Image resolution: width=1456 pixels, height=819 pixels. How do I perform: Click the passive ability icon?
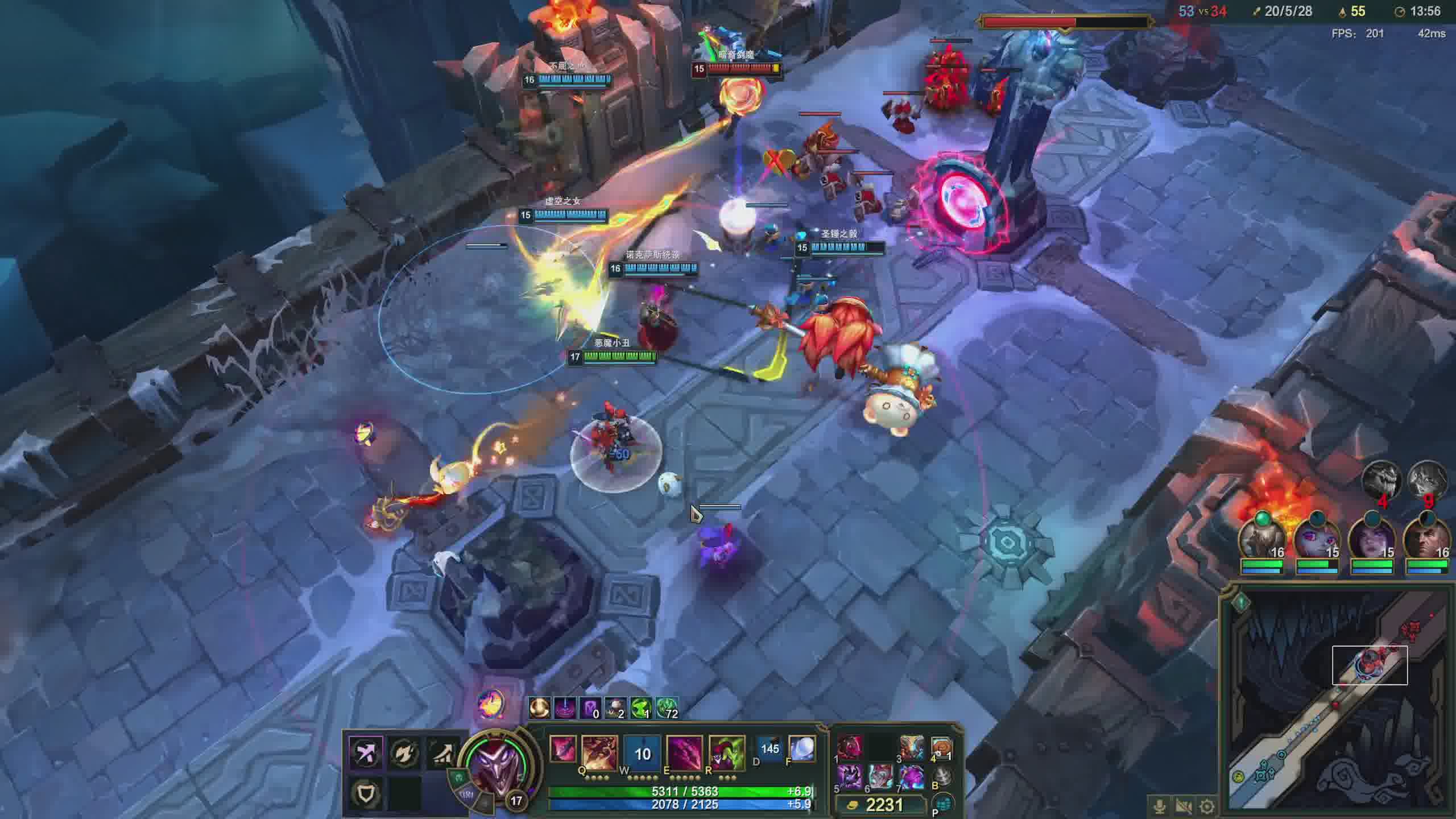[x=562, y=748]
